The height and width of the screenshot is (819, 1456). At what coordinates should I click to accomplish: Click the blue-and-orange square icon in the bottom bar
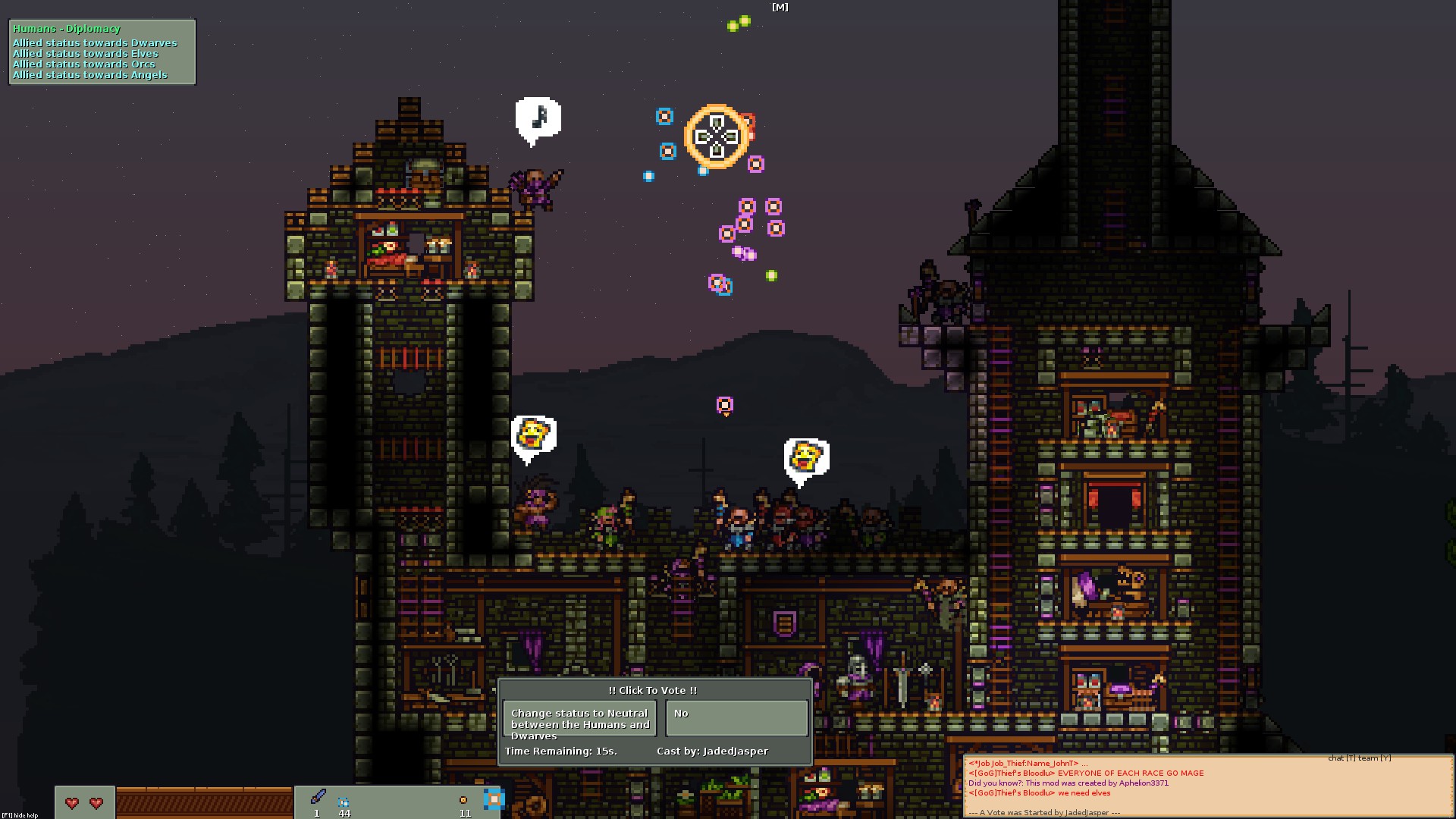(494, 799)
